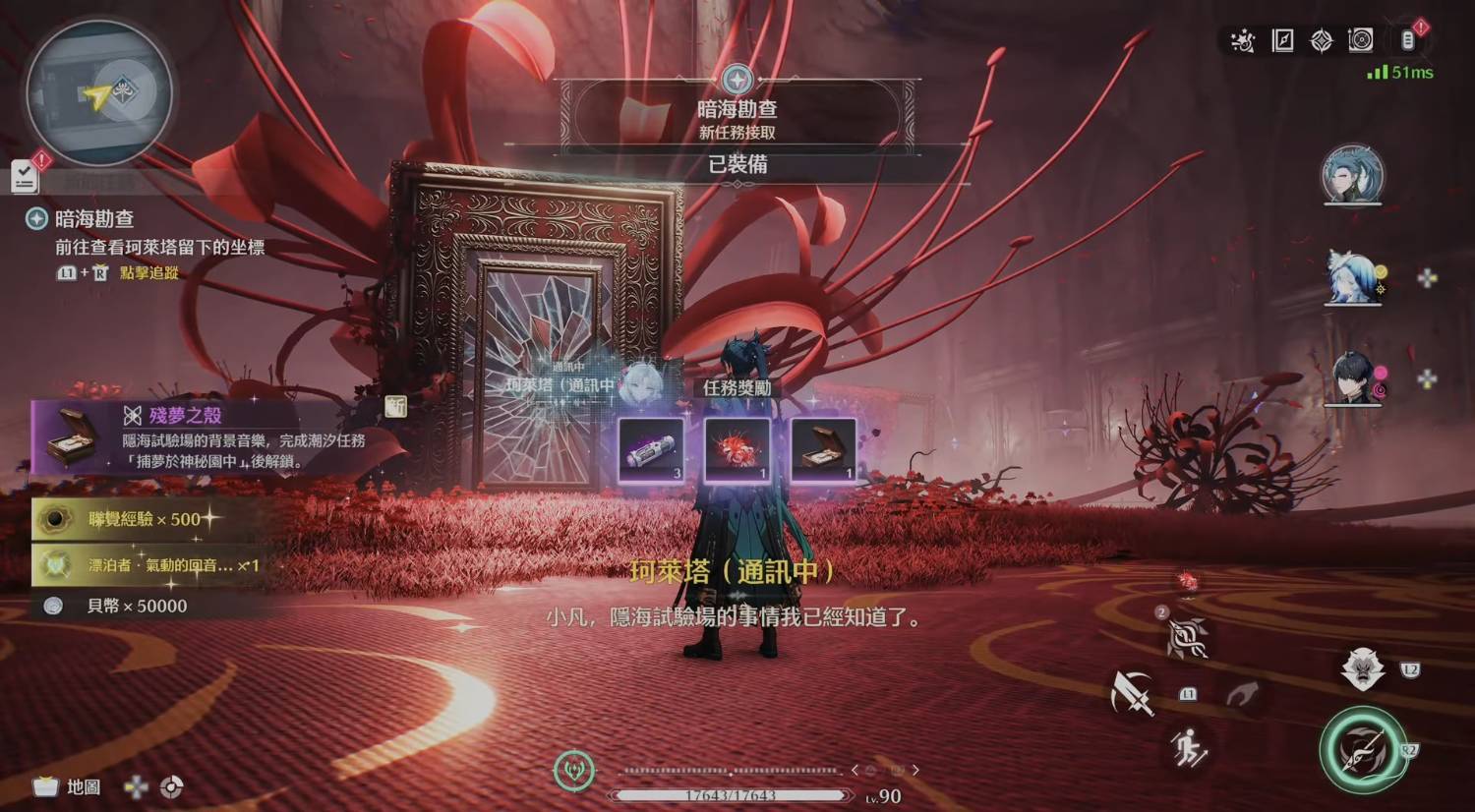Viewport: 1475px width, 812px height.
Task: Tap the running figure dodge button
Action: (x=1189, y=749)
